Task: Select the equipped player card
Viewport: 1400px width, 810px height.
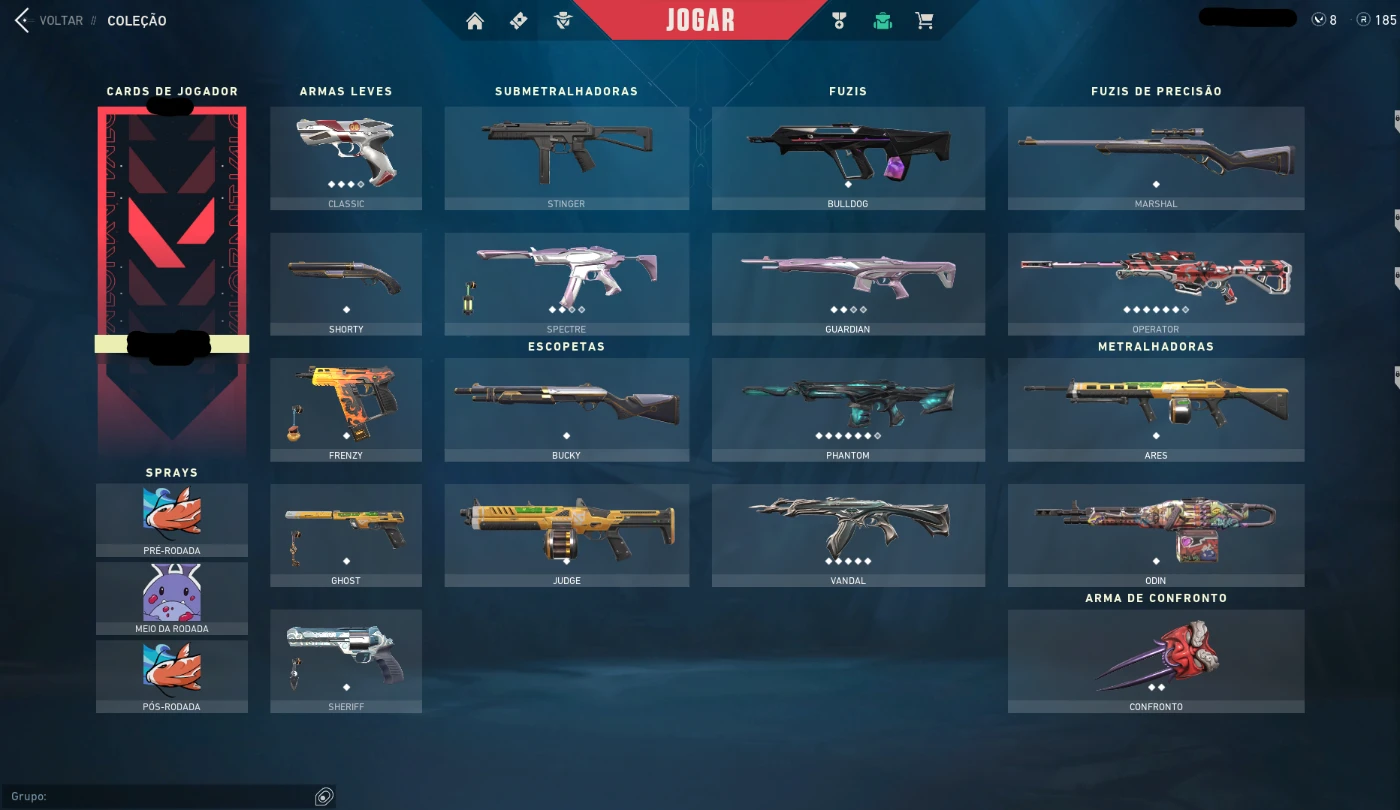Action: pos(171,270)
